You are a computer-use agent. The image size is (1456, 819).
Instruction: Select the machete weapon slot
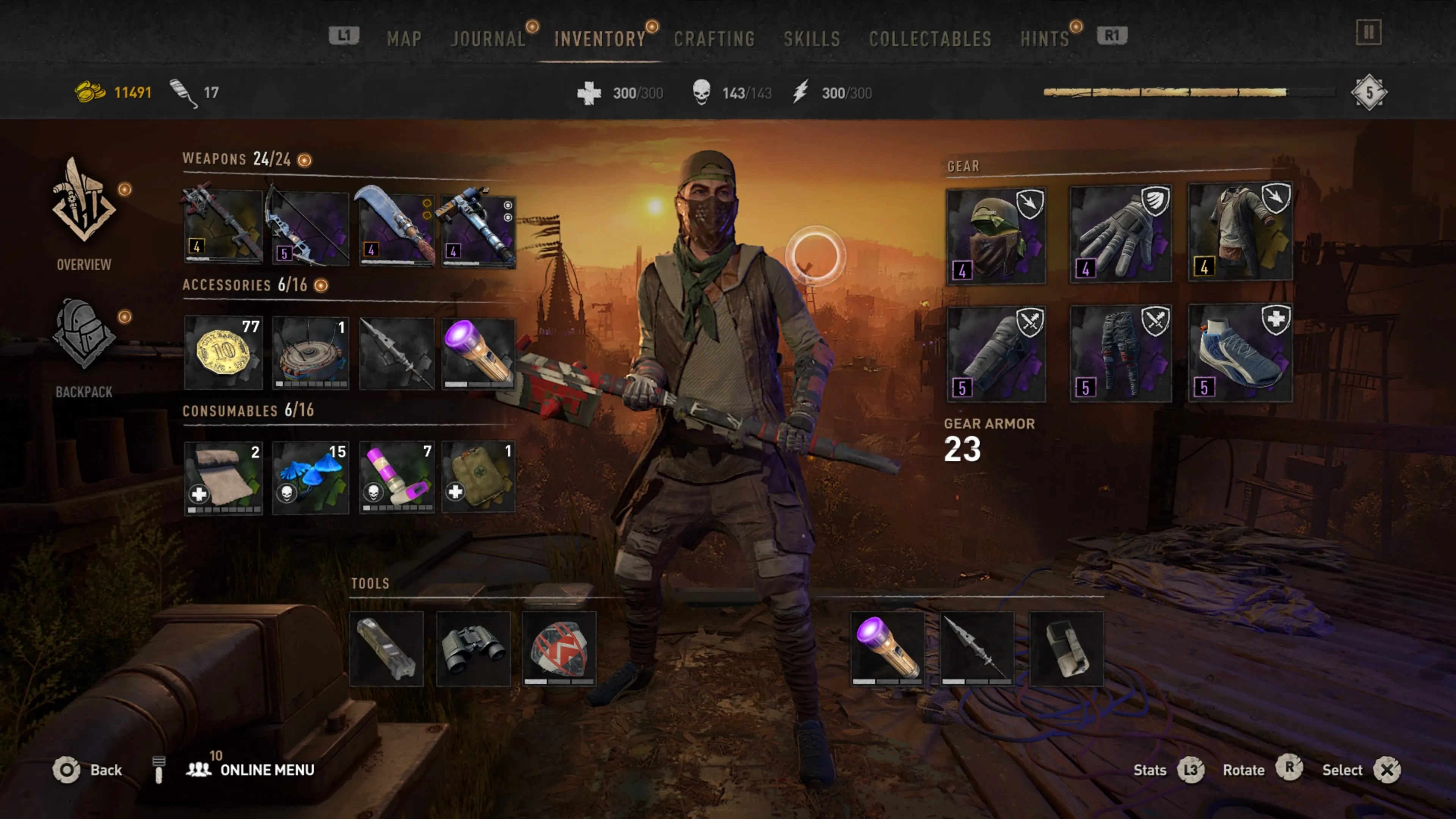(x=395, y=226)
